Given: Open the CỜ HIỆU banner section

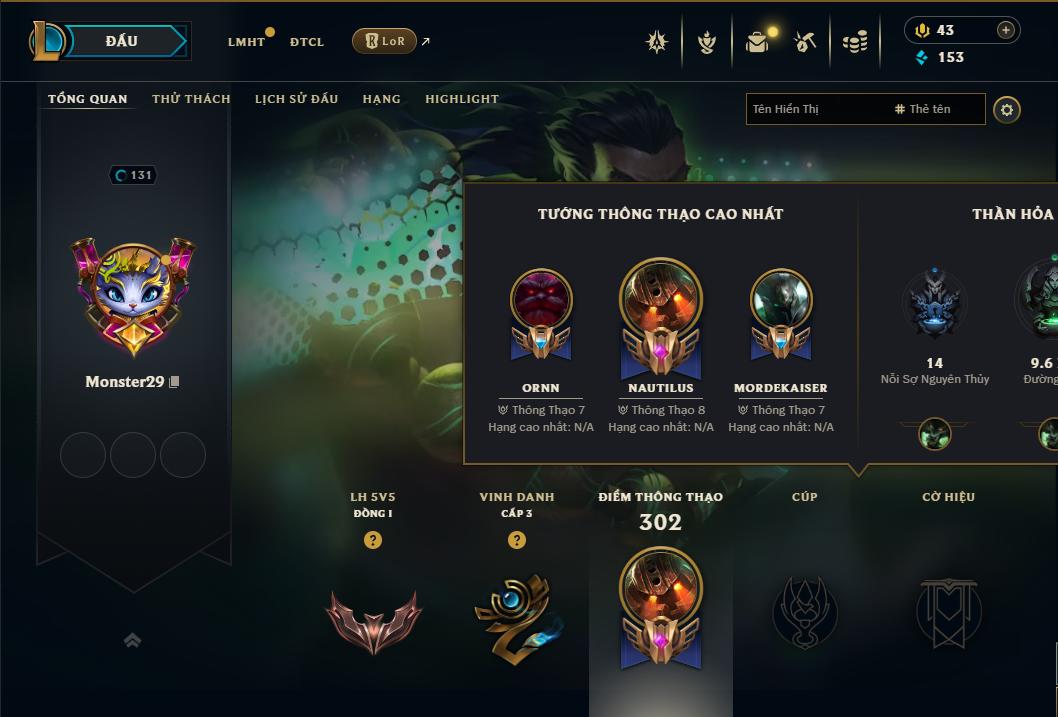Looking at the screenshot, I should (948, 610).
